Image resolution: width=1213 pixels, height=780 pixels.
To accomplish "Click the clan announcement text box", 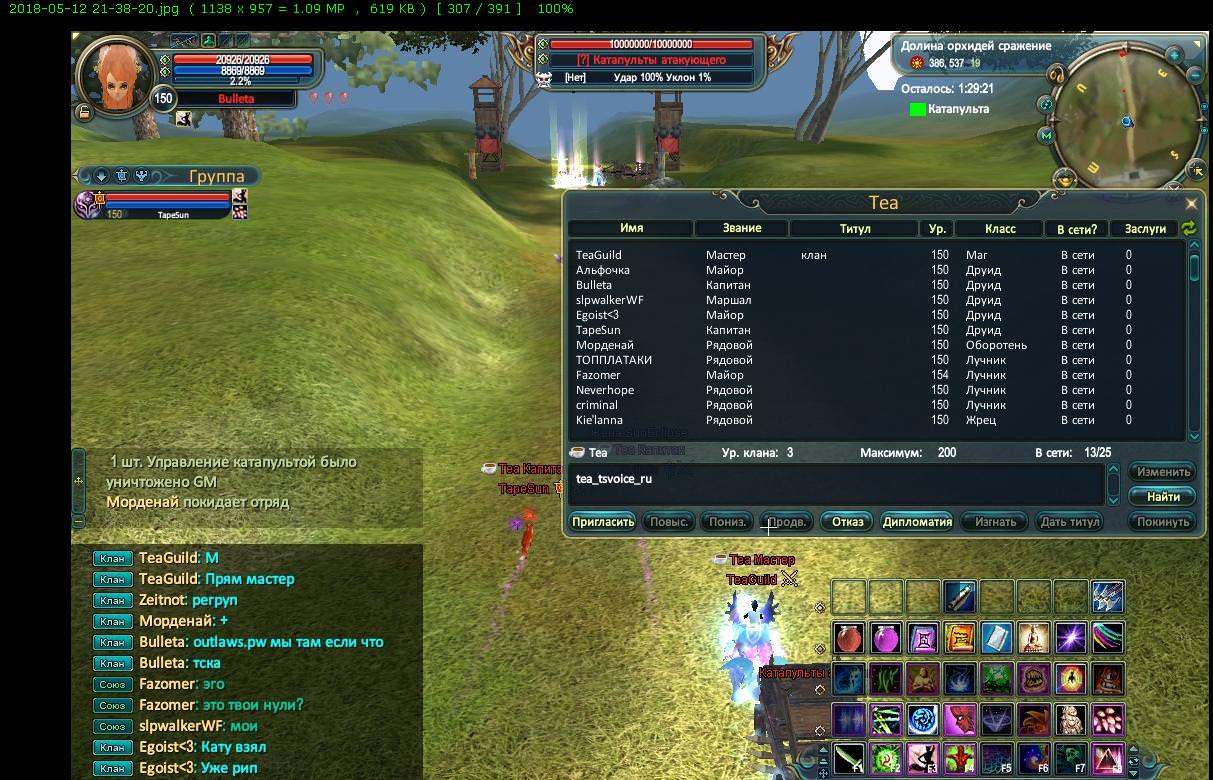I will 835,484.
